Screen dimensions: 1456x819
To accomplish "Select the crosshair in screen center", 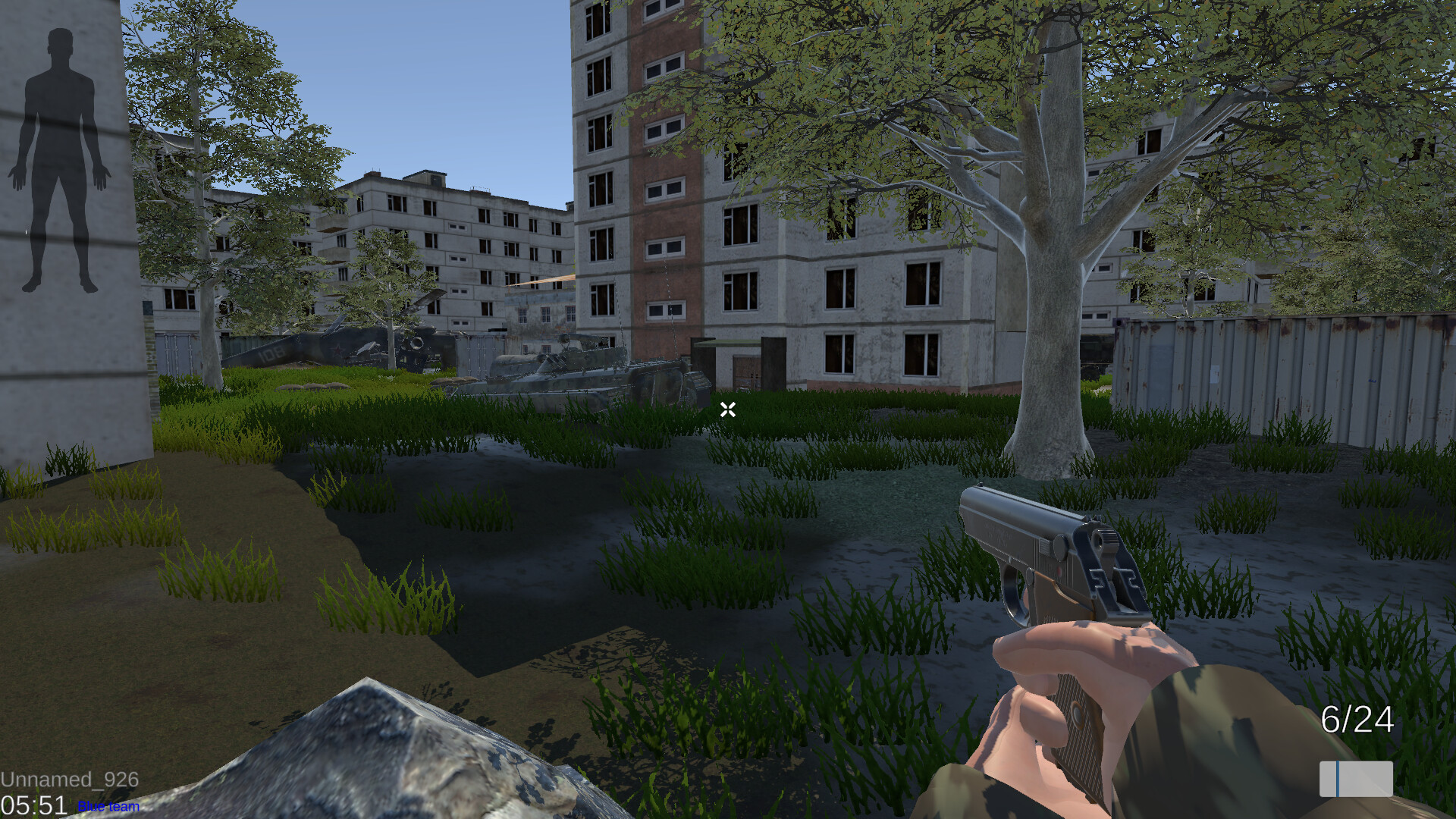I will coord(728,409).
